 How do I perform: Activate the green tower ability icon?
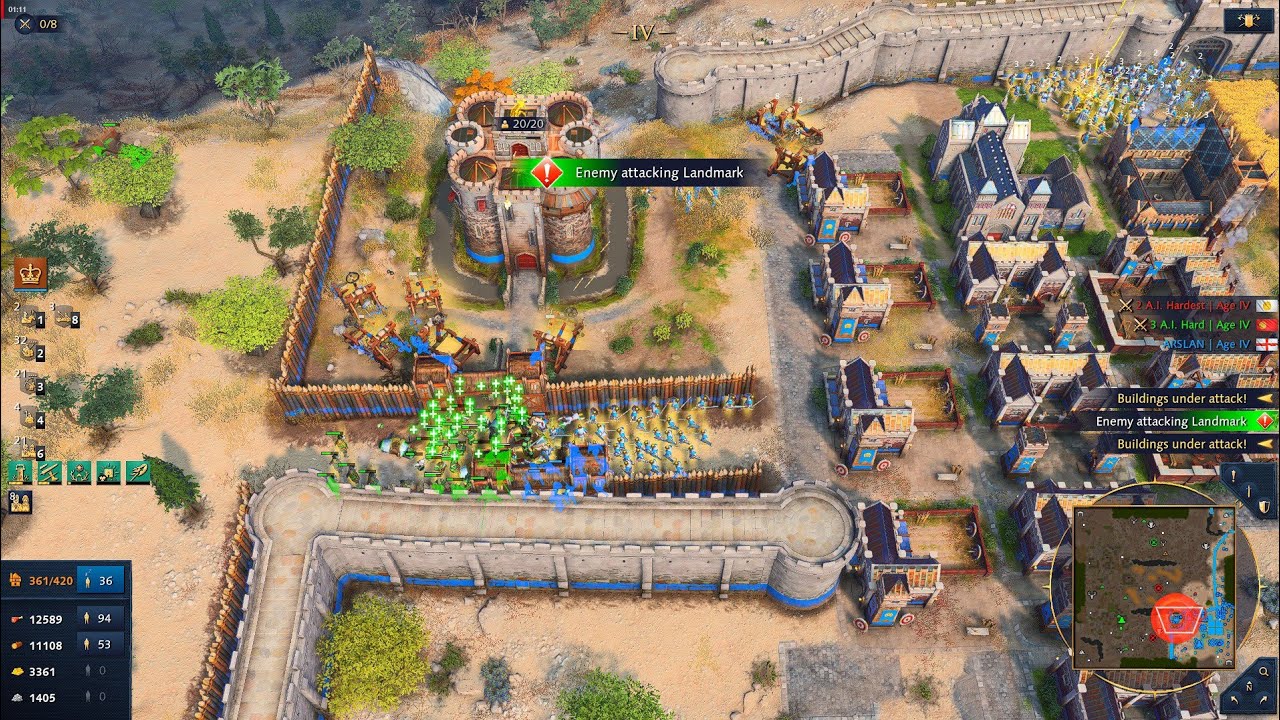(x=18, y=473)
